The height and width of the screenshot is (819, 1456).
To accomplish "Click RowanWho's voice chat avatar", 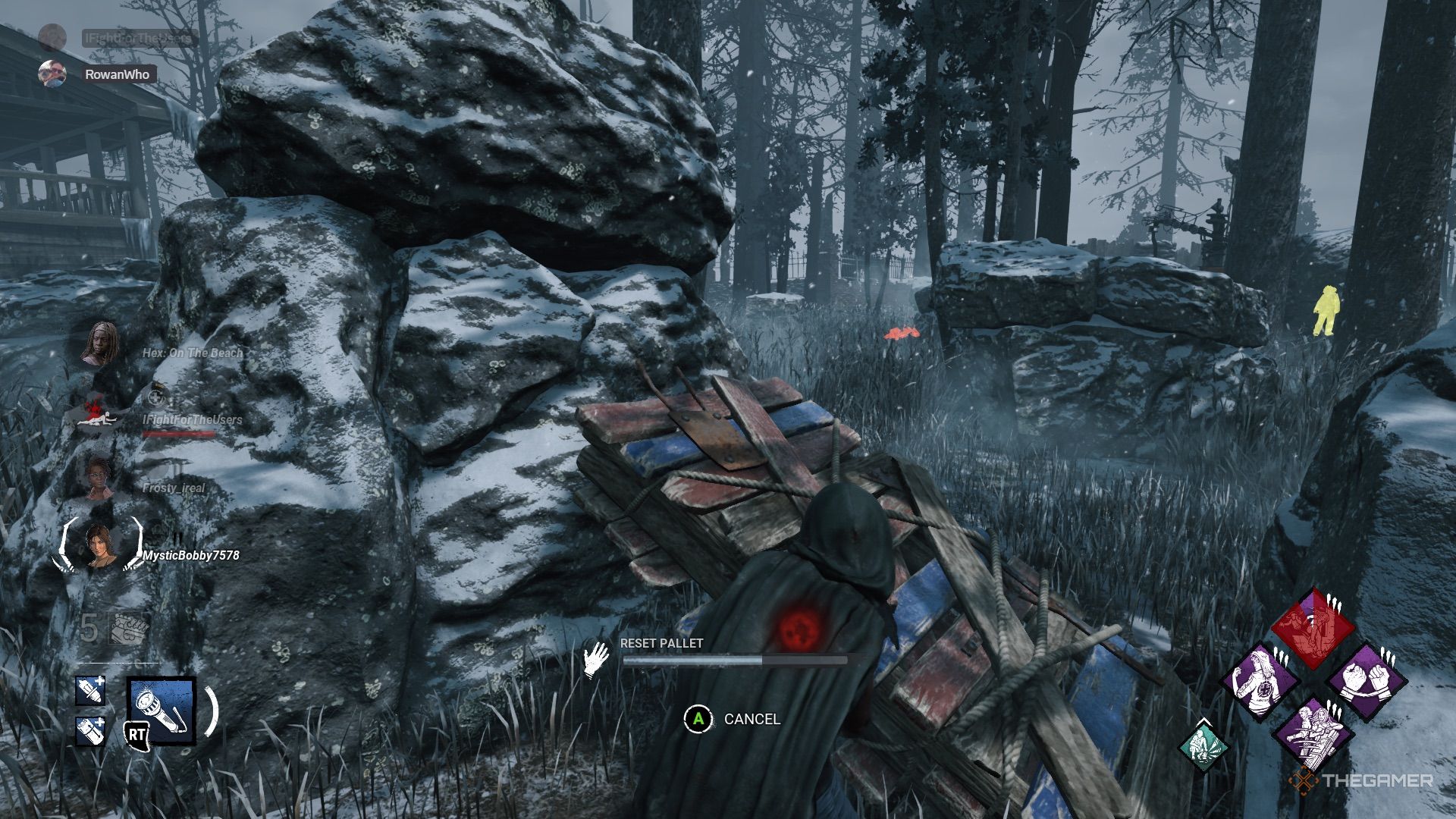I will pyautogui.click(x=52, y=74).
